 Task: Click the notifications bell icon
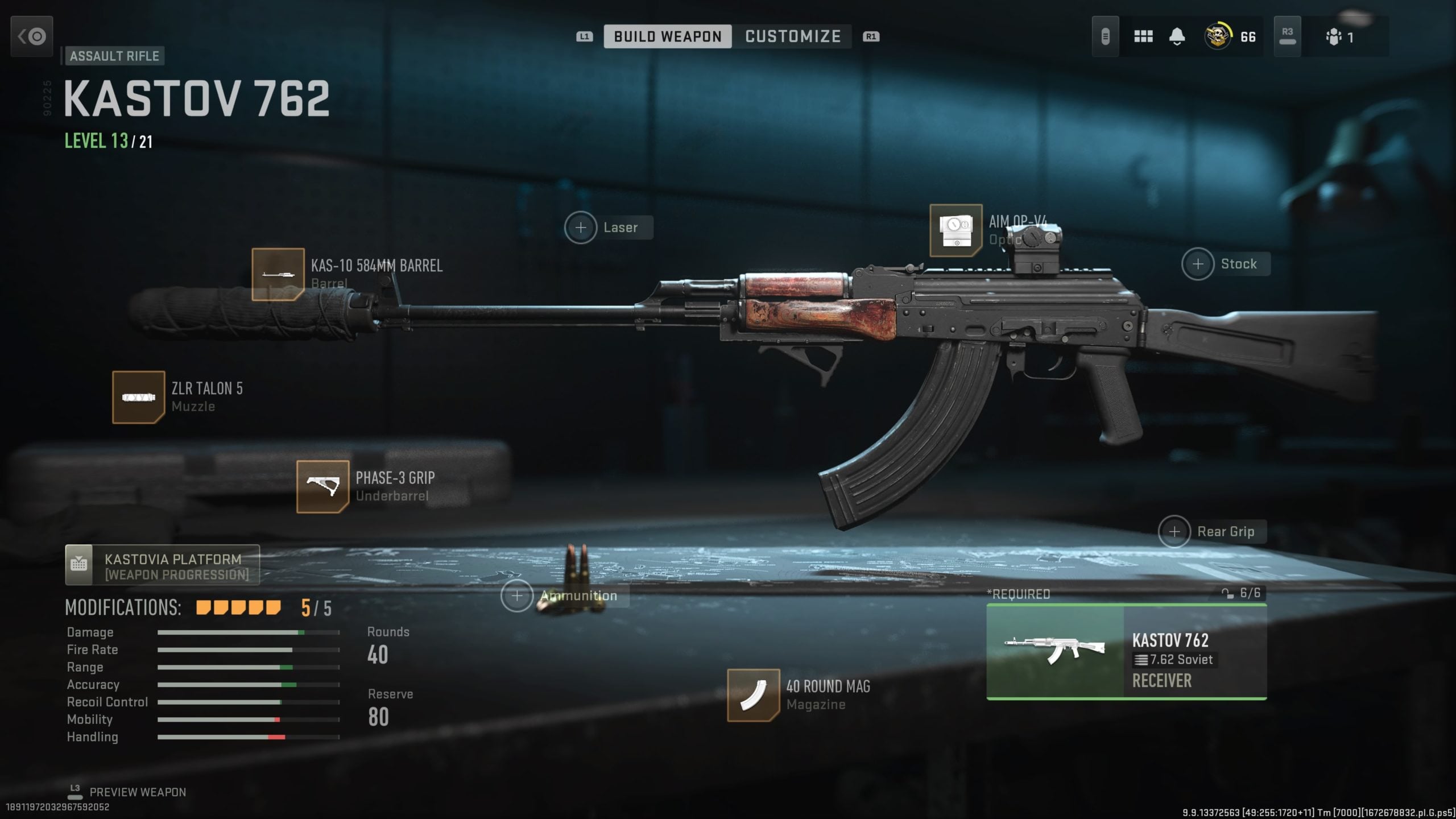pyautogui.click(x=1177, y=36)
